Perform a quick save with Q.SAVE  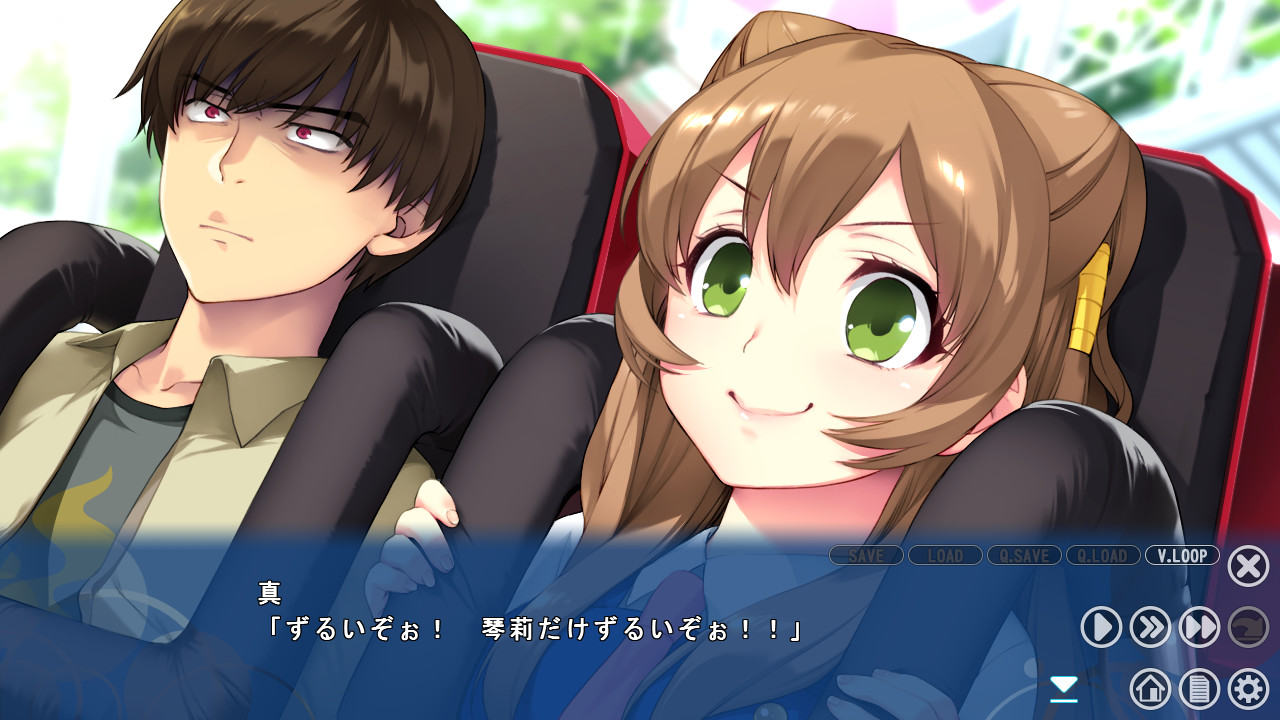pyautogui.click(x=1024, y=556)
